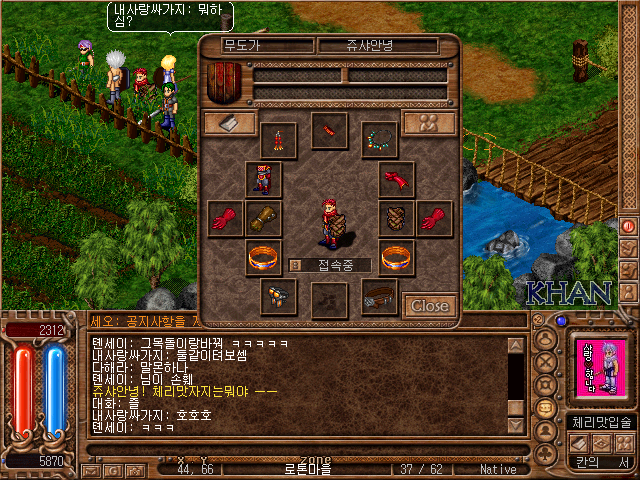This screenshot has height=480, width=640.
Task: Open the book tab in equipment window
Action: (230, 122)
